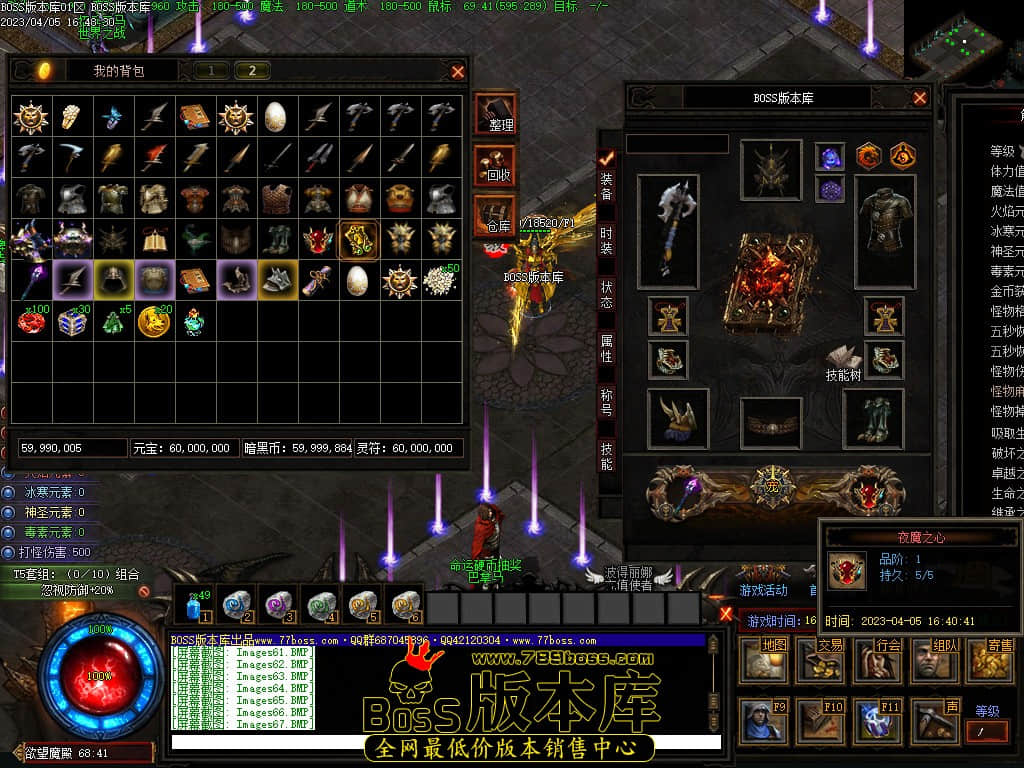
Task: Use the blue potion in hotbar slot 1
Action: (194, 606)
